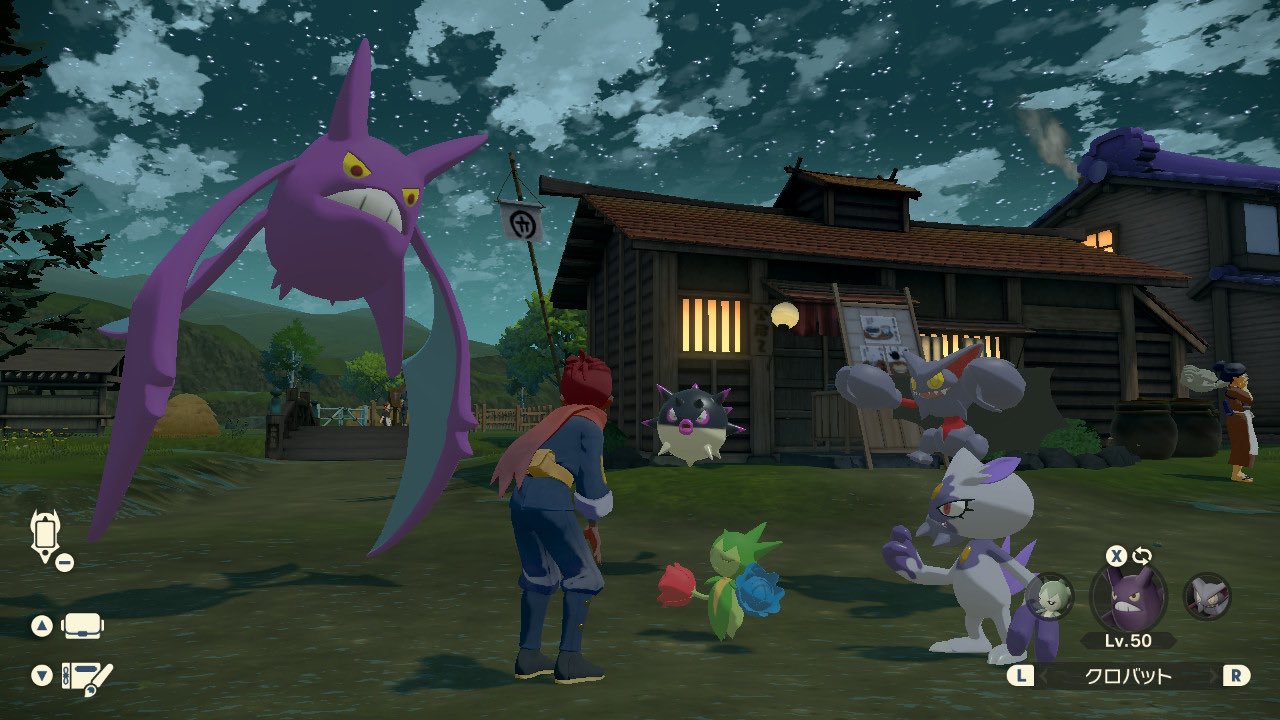This screenshot has height=720, width=1280.
Task: Choose the Roserade party portrait
Action: [x=1050, y=596]
